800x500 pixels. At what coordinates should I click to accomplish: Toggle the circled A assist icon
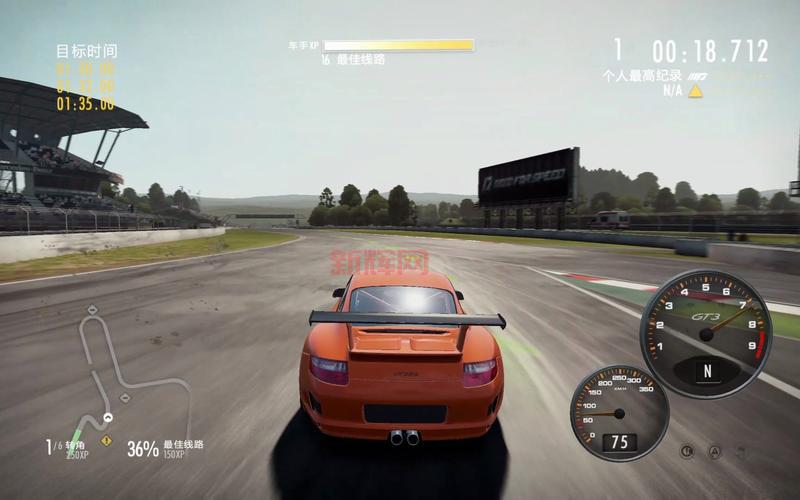click(x=714, y=451)
